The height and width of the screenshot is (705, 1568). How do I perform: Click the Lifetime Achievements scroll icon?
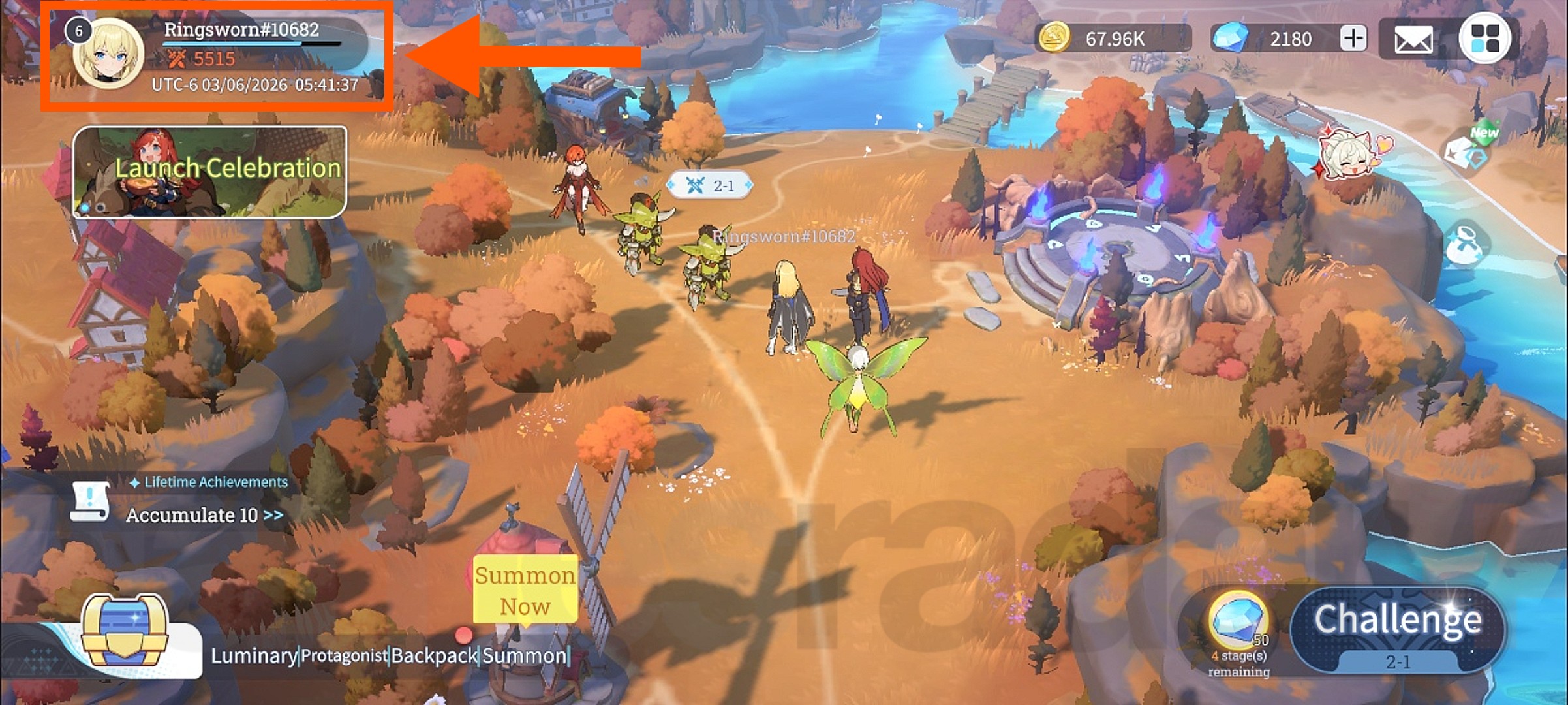point(91,501)
